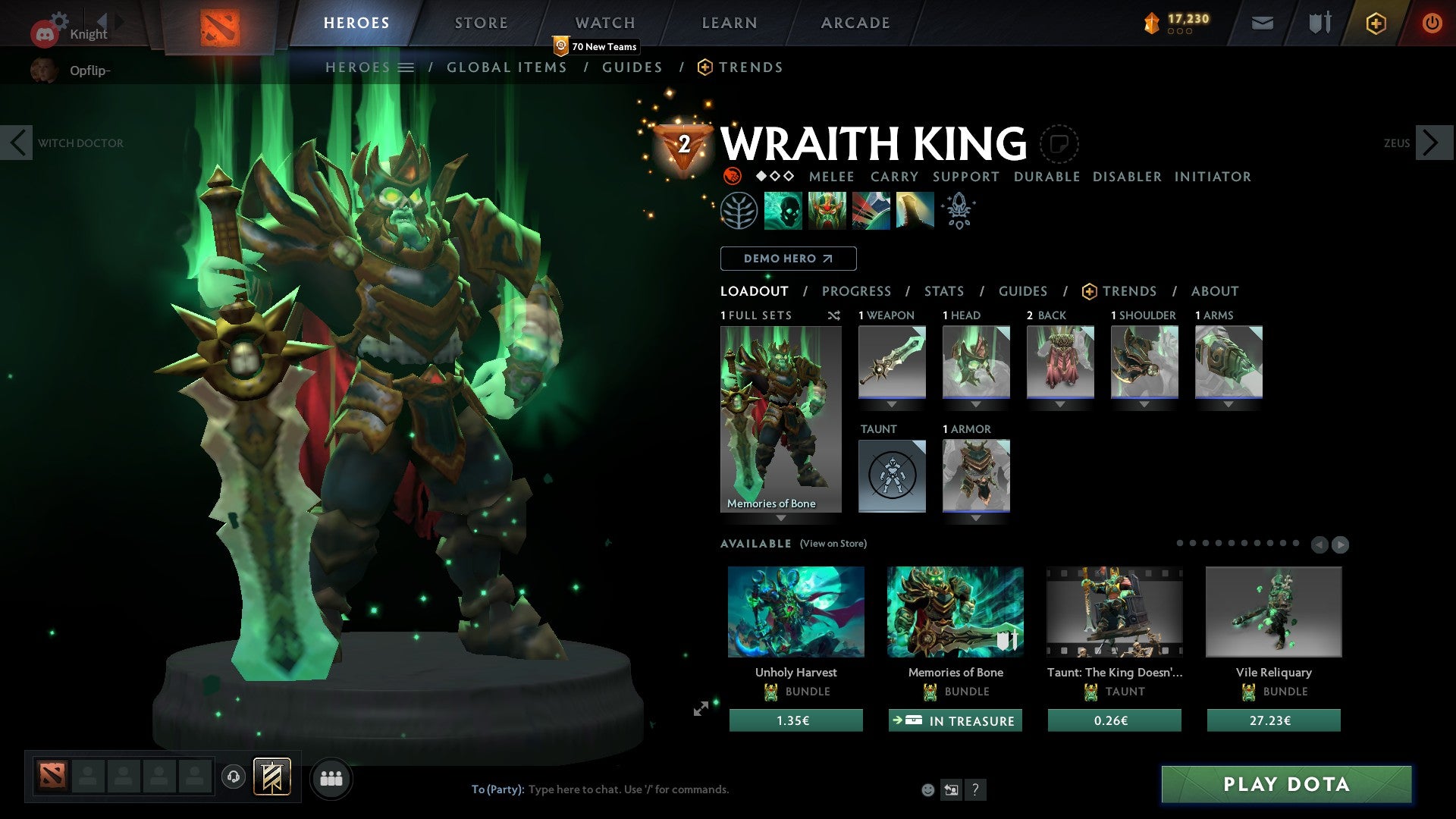Select the Wraithfire Blast skull ability icon
The width and height of the screenshot is (1456, 819).
point(784,211)
